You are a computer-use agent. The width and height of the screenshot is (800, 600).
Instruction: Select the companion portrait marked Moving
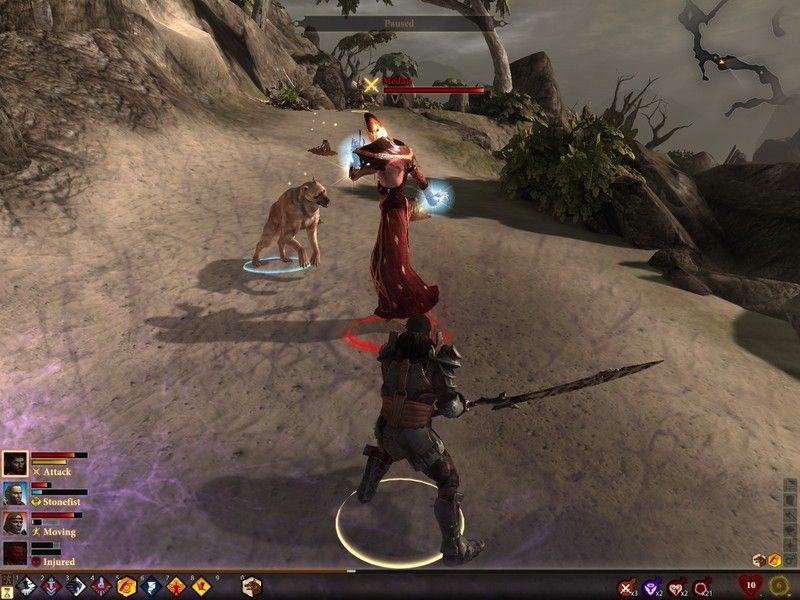pos(15,522)
